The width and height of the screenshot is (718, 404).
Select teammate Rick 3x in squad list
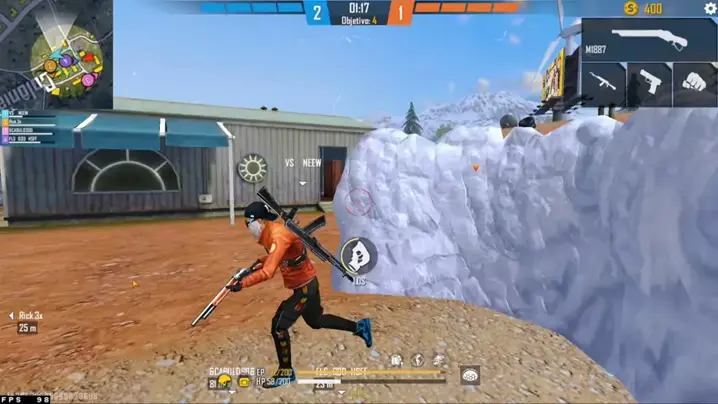click(x=30, y=316)
